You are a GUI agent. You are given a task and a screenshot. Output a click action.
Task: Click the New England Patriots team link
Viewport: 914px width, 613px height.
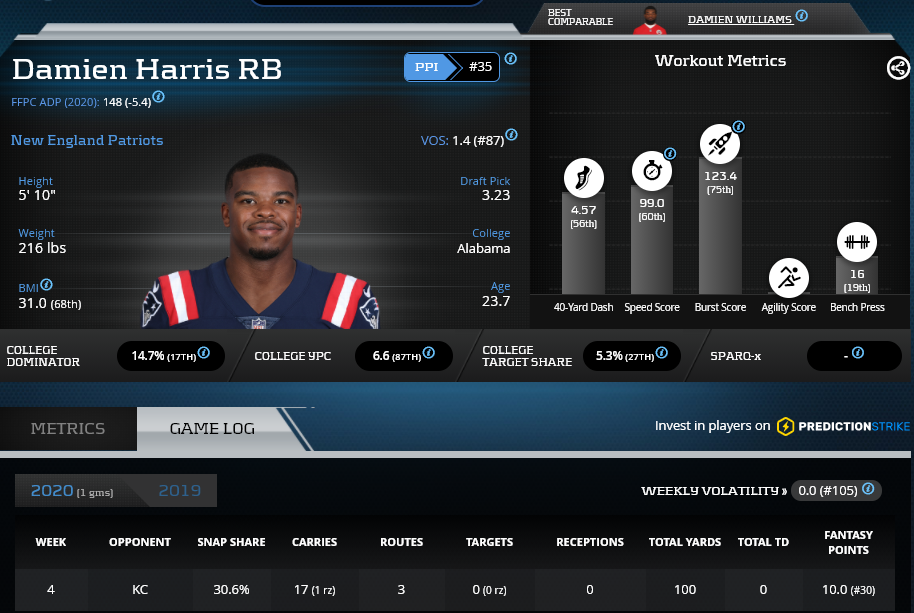(87, 140)
